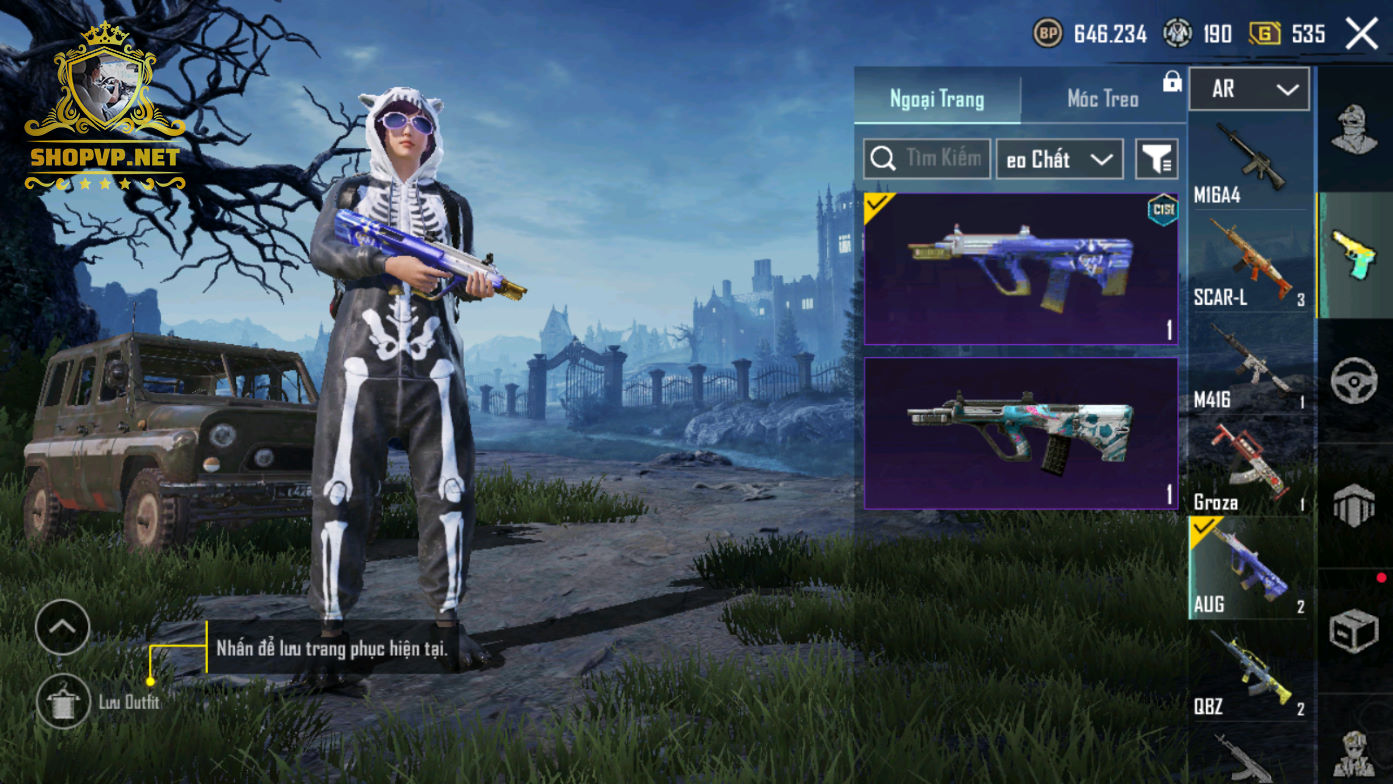Image resolution: width=1393 pixels, height=784 pixels.
Task: Open the Móc Treo tab
Action: [1103, 99]
